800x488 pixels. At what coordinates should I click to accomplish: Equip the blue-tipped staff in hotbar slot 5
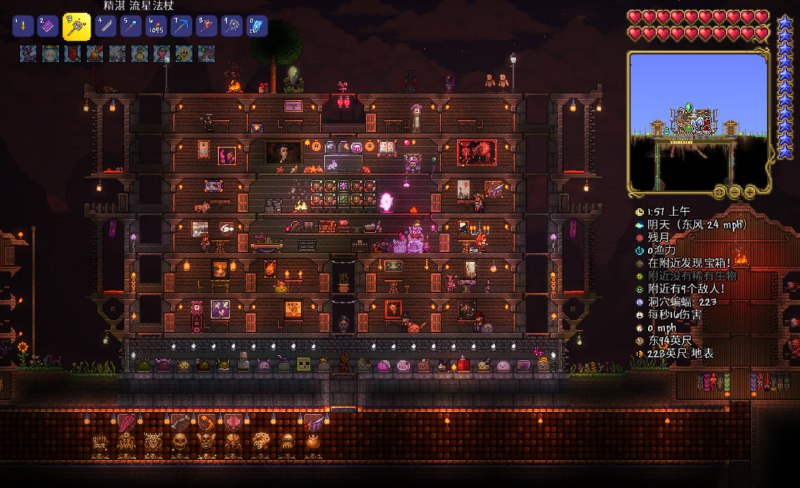click(x=131, y=26)
